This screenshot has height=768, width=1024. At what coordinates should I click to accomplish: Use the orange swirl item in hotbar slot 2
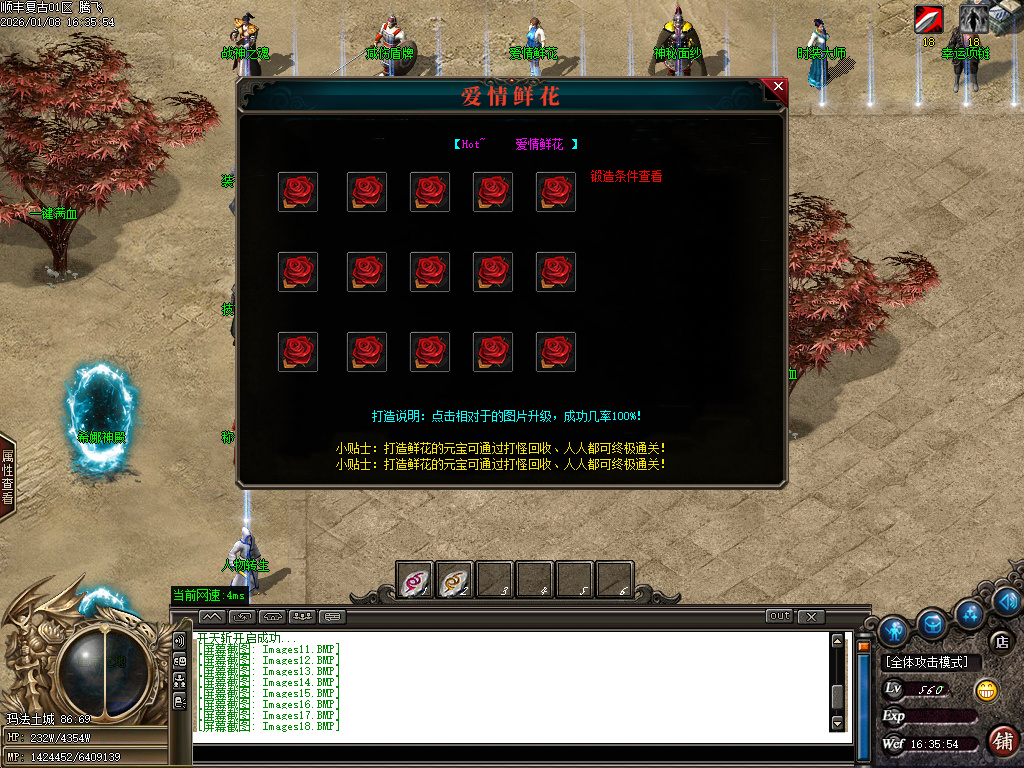455,580
